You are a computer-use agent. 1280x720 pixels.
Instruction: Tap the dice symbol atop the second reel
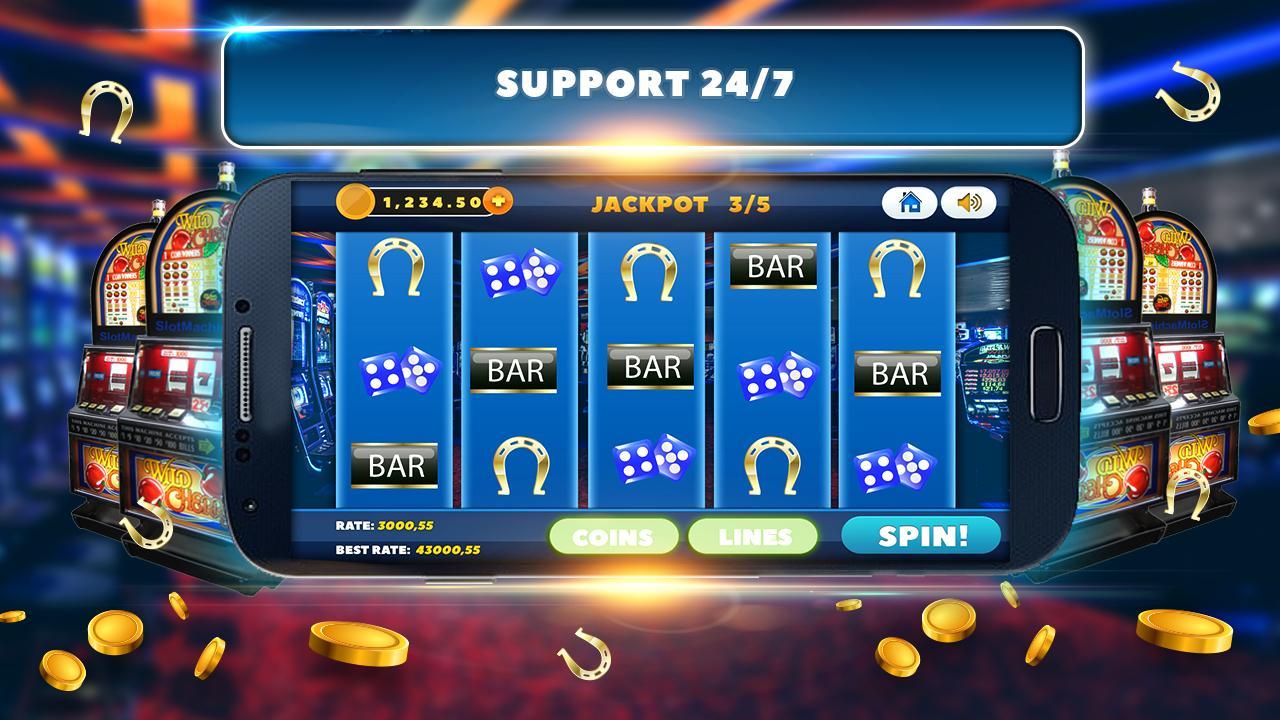519,273
